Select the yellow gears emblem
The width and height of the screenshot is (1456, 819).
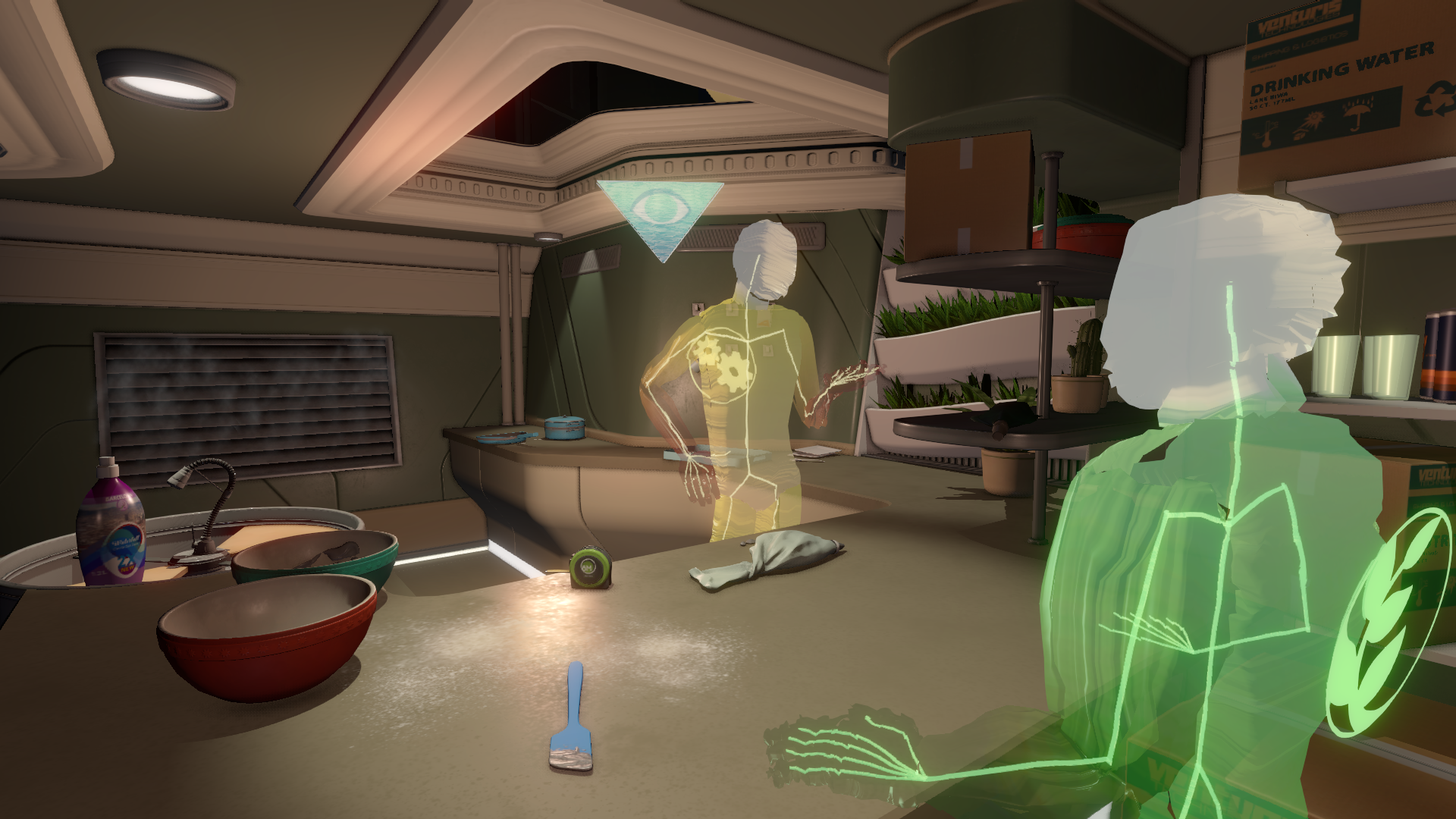pyautogui.click(x=721, y=359)
